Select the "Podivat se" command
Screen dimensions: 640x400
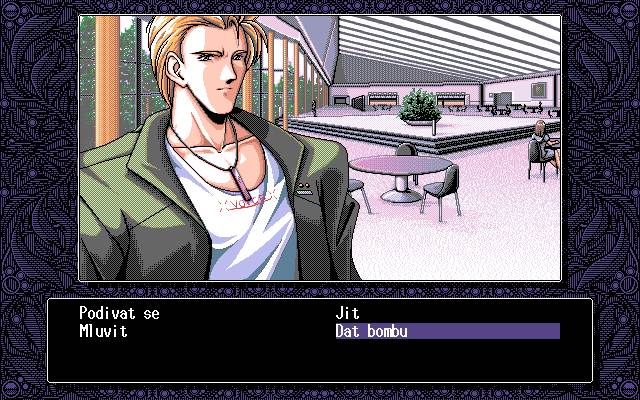point(119,314)
